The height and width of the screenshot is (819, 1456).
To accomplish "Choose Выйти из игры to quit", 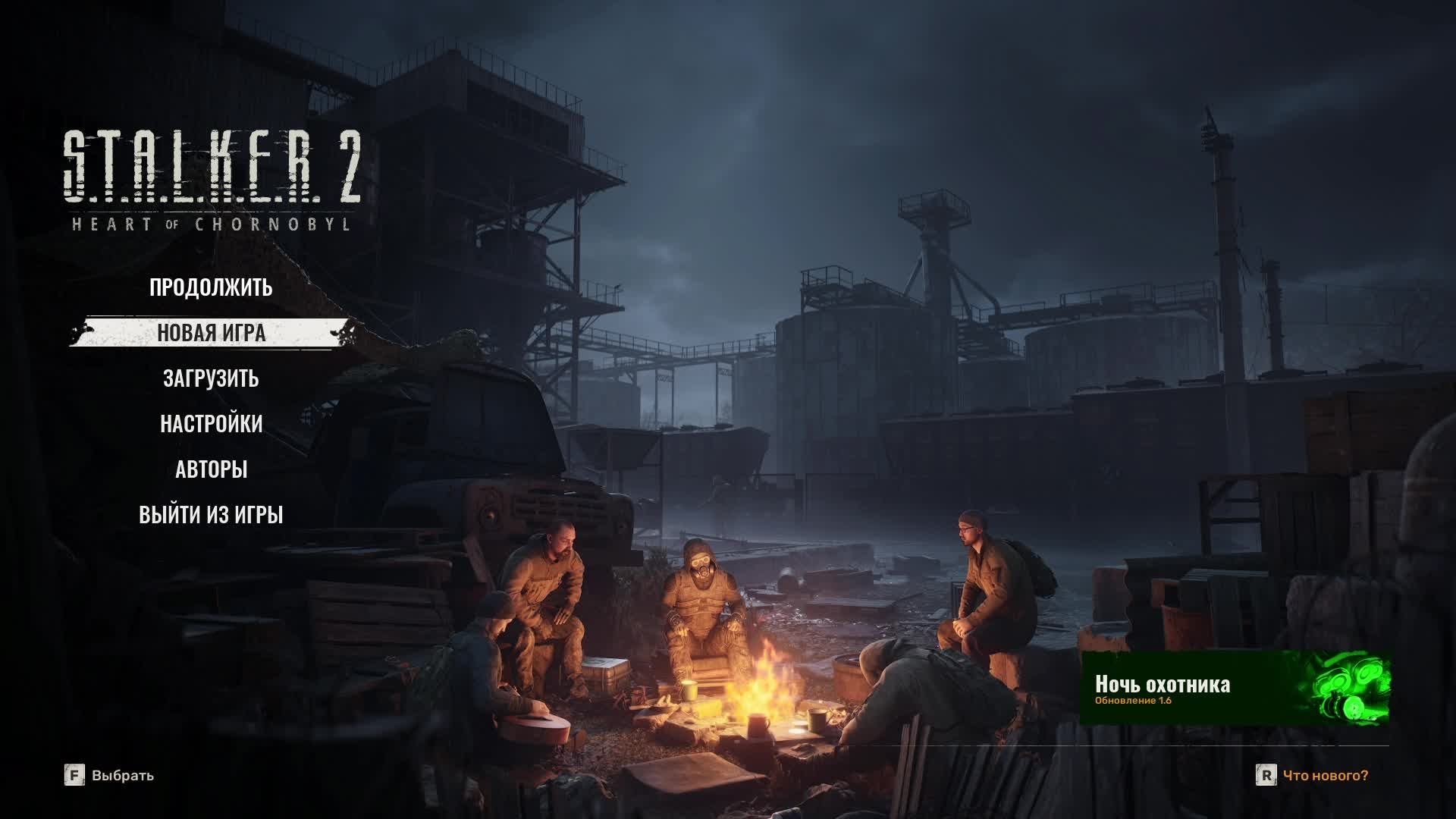I will [211, 515].
